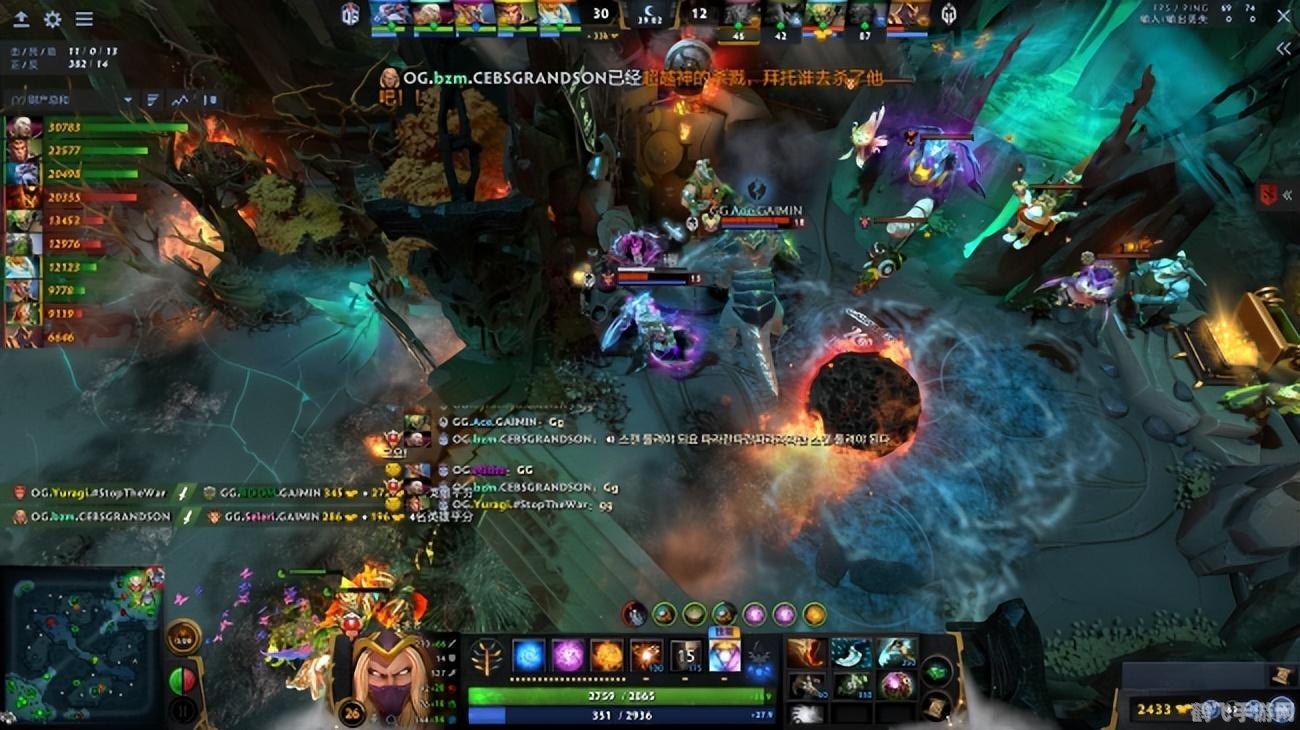Open the green arrow dropdown near health bar
This screenshot has height=730, width=1300.
pos(768,693)
